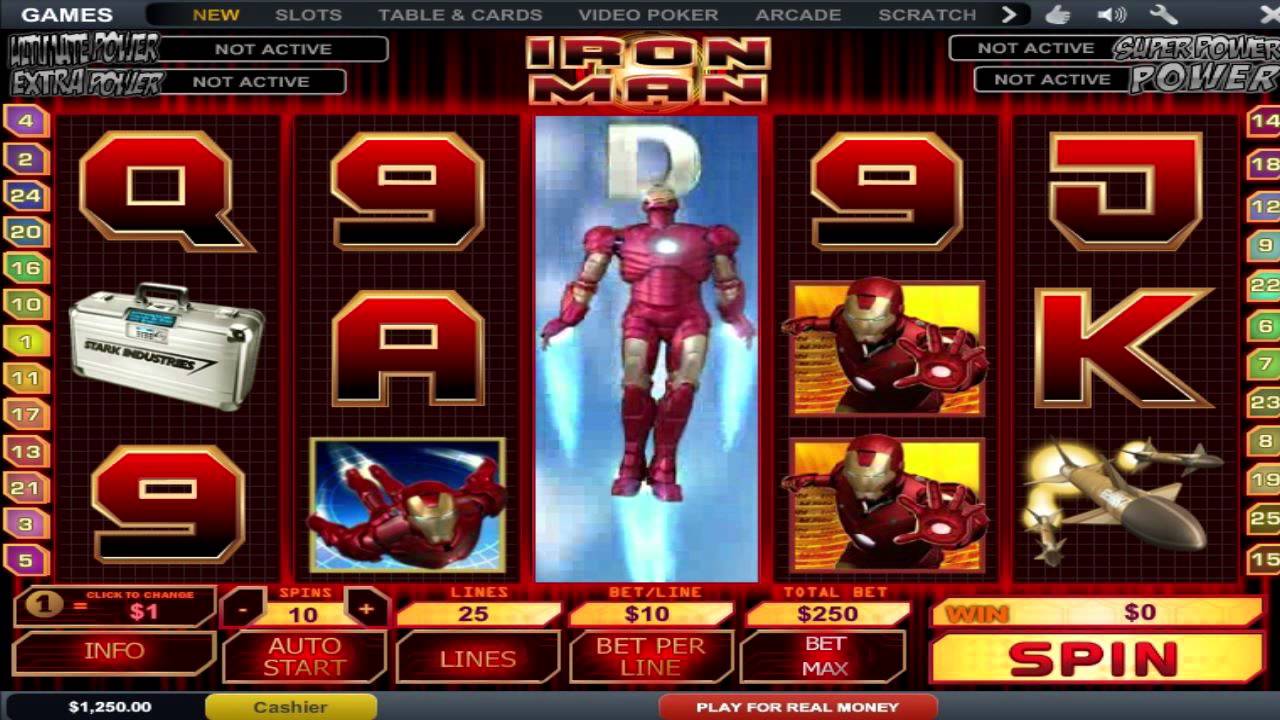Click the thumbs-up feedback icon

[x=1057, y=14]
